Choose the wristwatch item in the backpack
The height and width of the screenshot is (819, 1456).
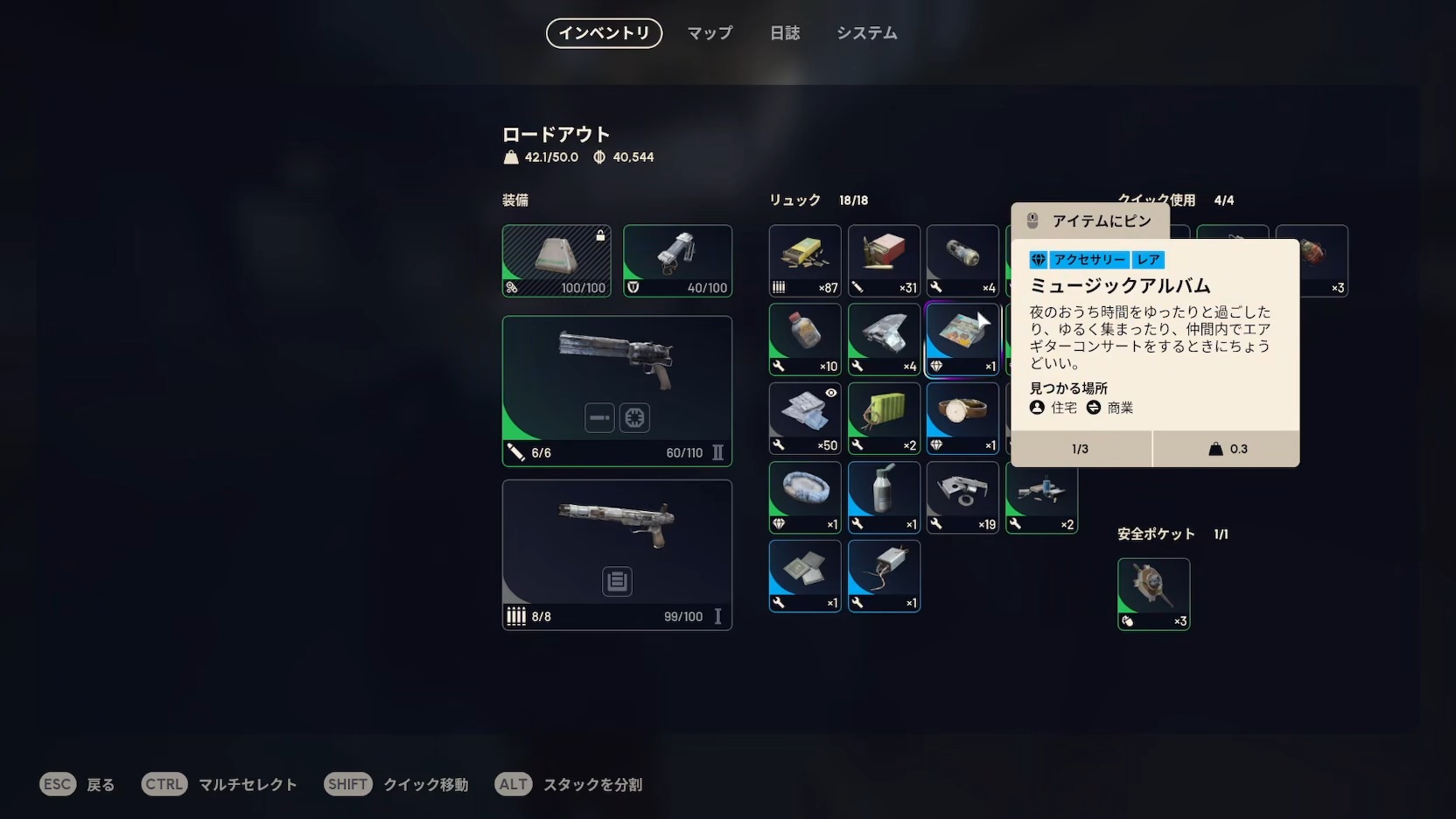pos(962,418)
